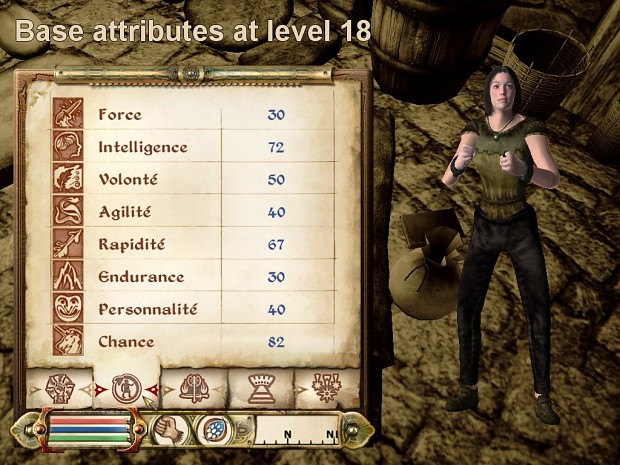The width and height of the screenshot is (620, 465).
Task: Click the health, magicka and fatigue bars panel
Action: pyautogui.click(x=89, y=429)
